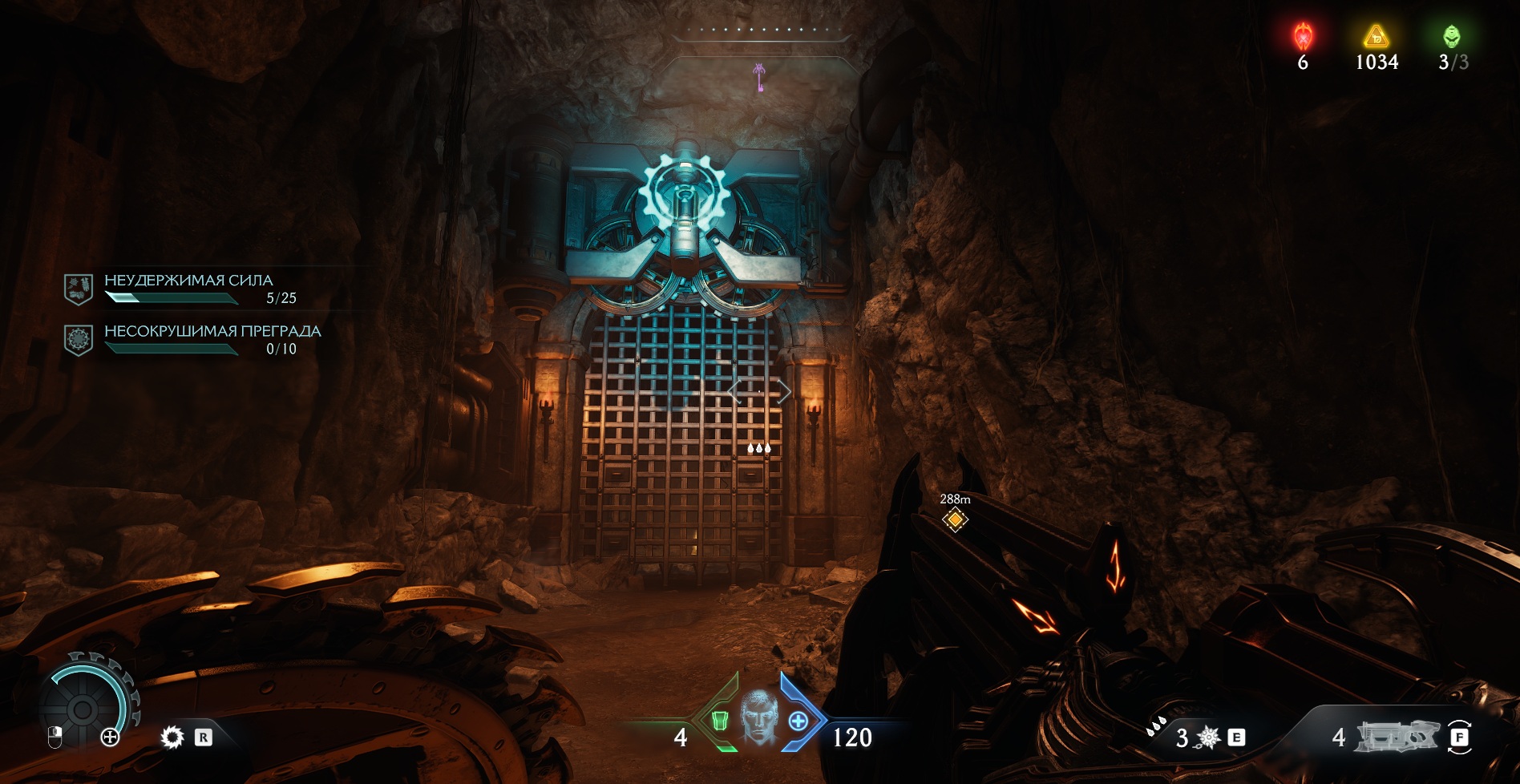Click the blue health cross icon
The image size is (1520, 784).
[x=798, y=721]
